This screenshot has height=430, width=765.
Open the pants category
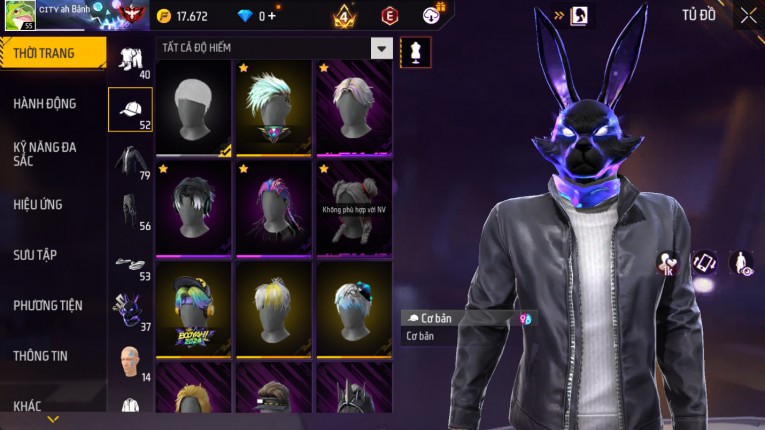pyautogui.click(x=130, y=211)
